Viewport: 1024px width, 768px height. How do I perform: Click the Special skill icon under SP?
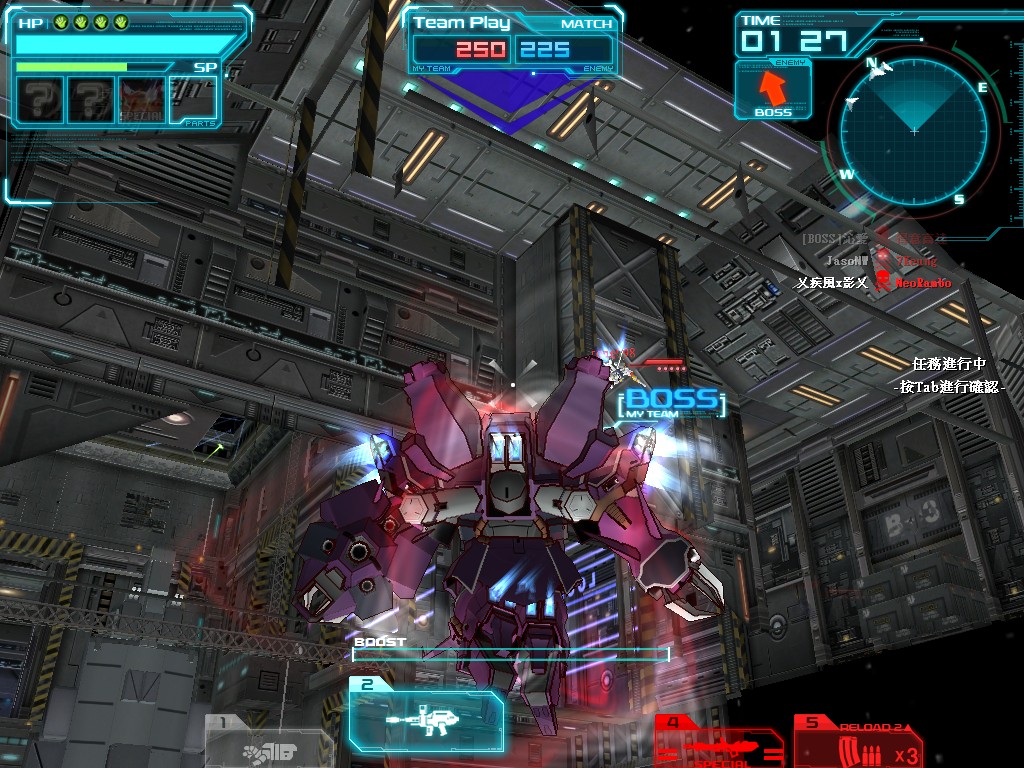141,99
